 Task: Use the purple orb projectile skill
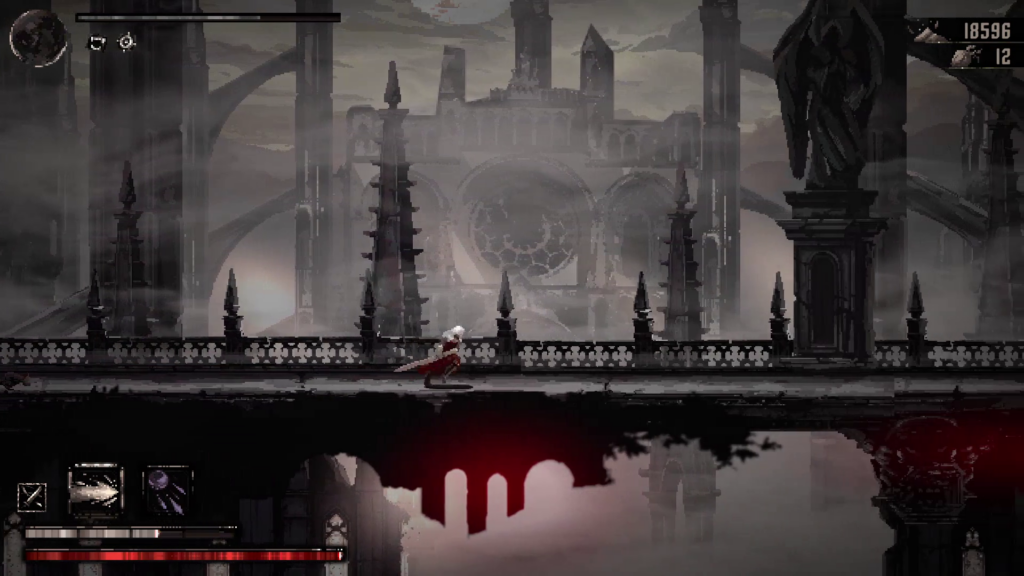tap(167, 491)
